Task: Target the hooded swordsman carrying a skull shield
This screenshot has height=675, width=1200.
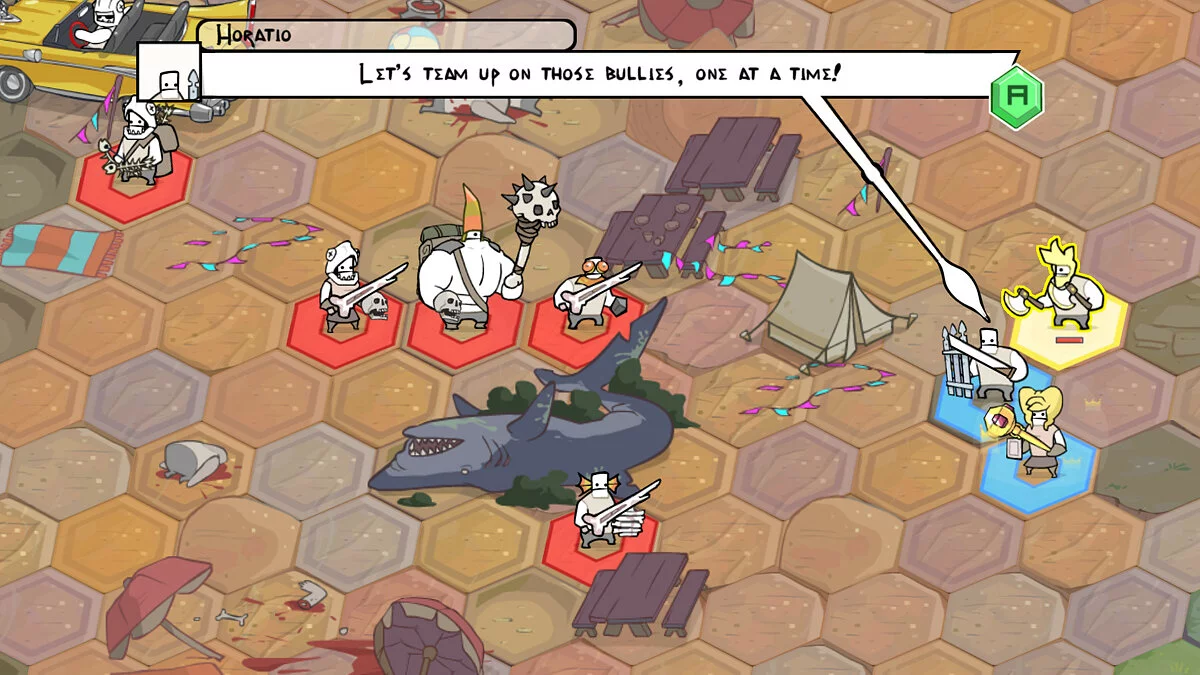Action: [343, 288]
